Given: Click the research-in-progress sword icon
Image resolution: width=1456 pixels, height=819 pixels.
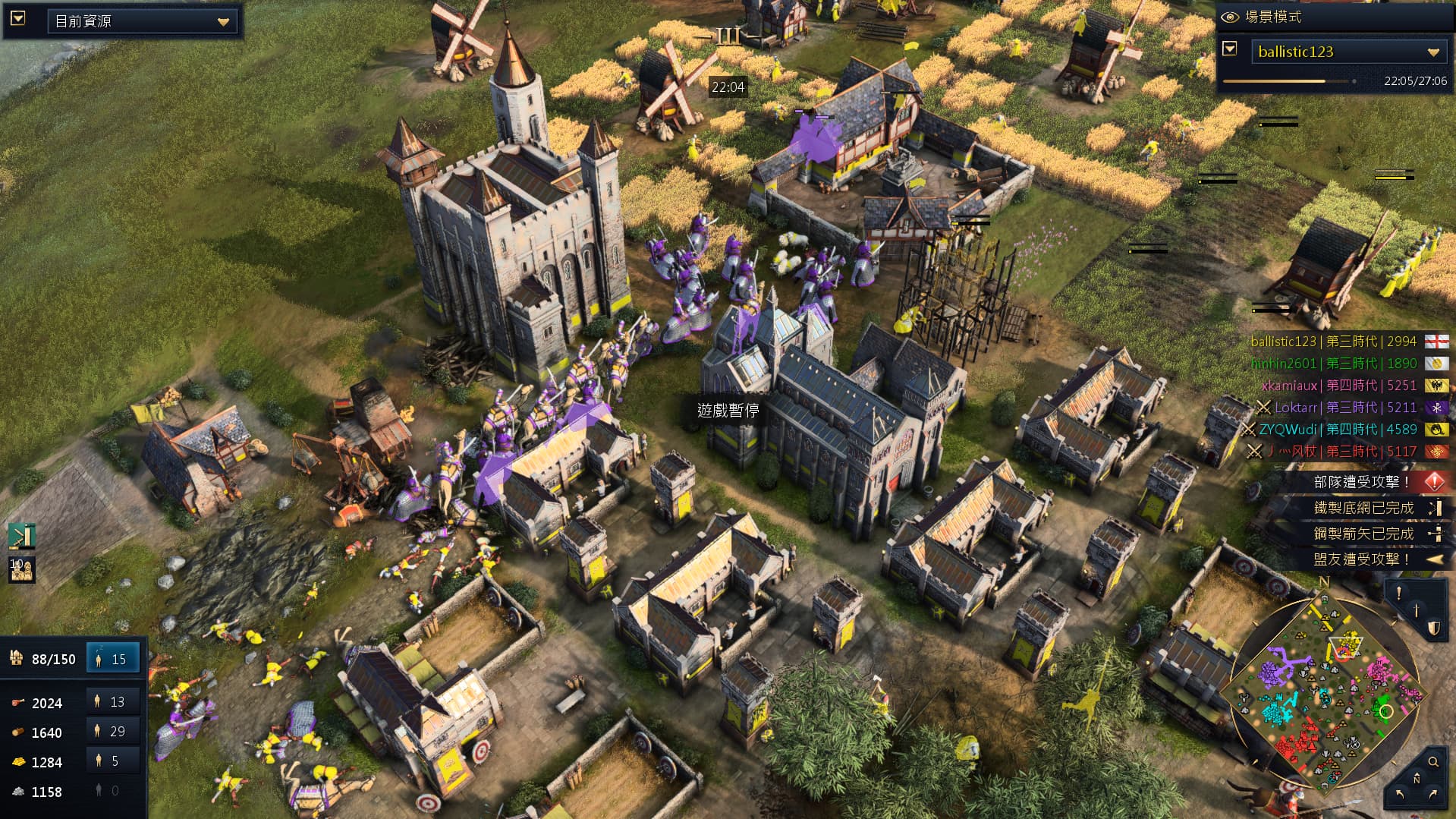Looking at the screenshot, I should (x=21, y=537).
